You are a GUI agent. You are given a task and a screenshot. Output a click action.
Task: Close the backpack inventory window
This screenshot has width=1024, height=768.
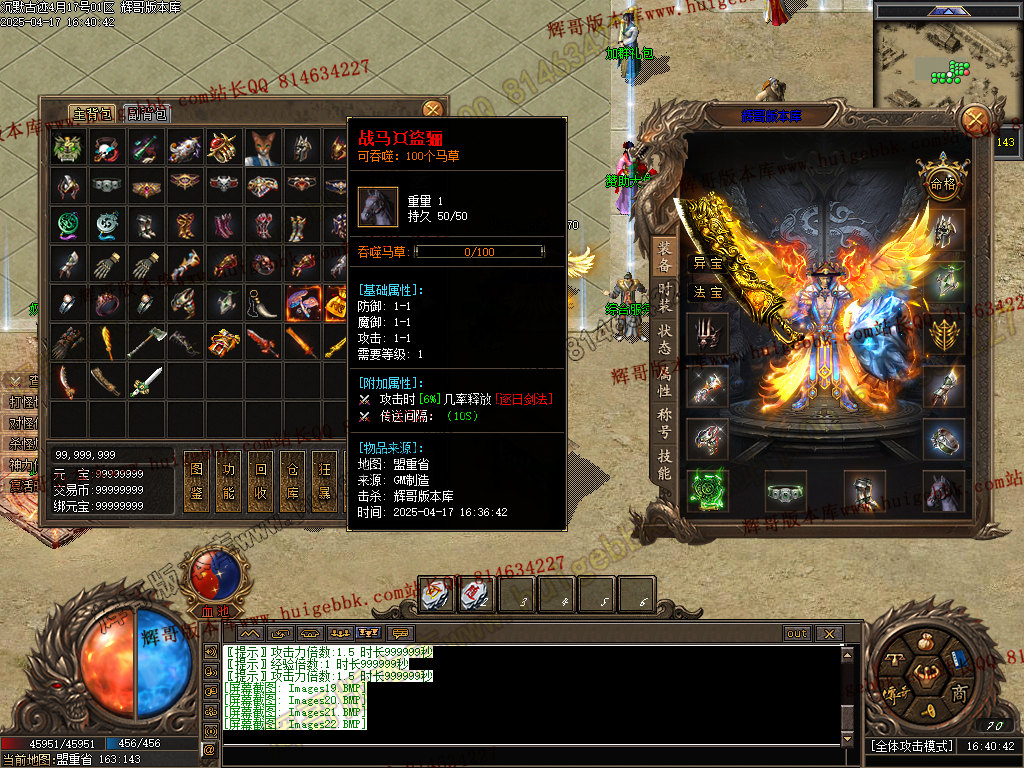[x=432, y=109]
